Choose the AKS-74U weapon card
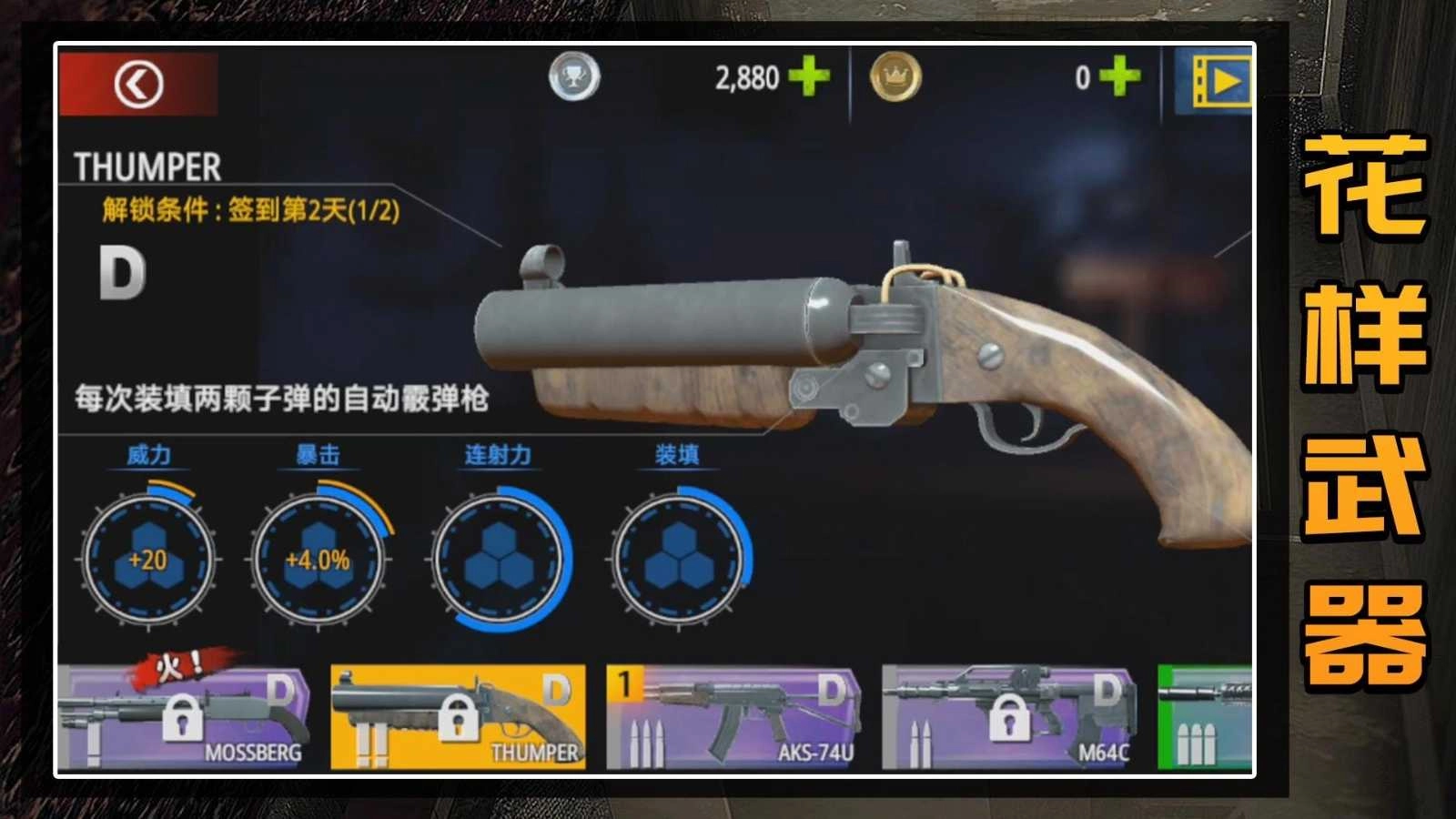The image size is (1456, 819). pos(733,717)
